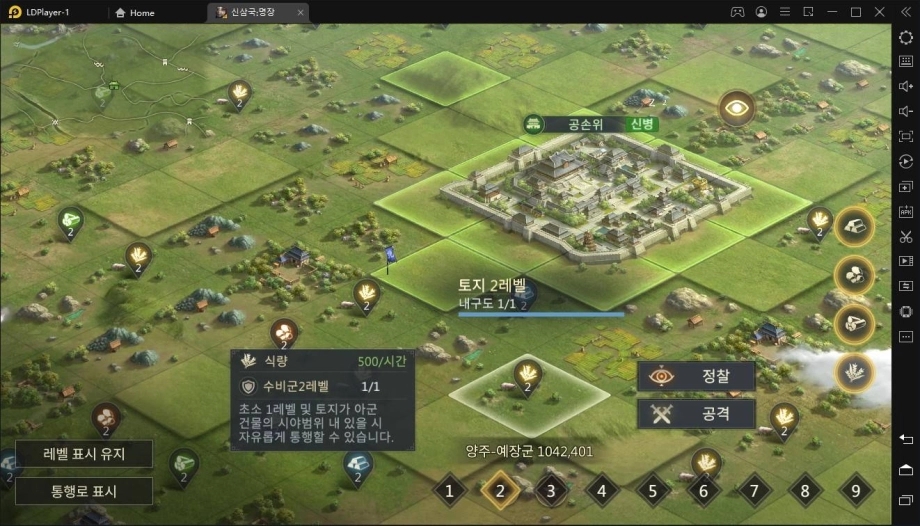Choose the level 3 diamond filter
This screenshot has height=526, width=920.
pos(551,491)
